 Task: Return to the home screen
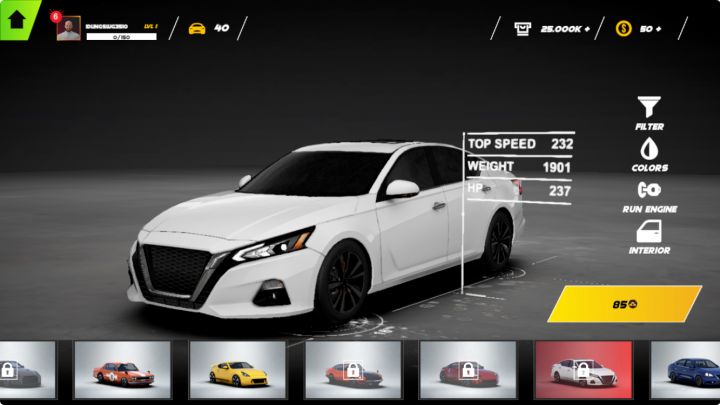[x=17, y=18]
